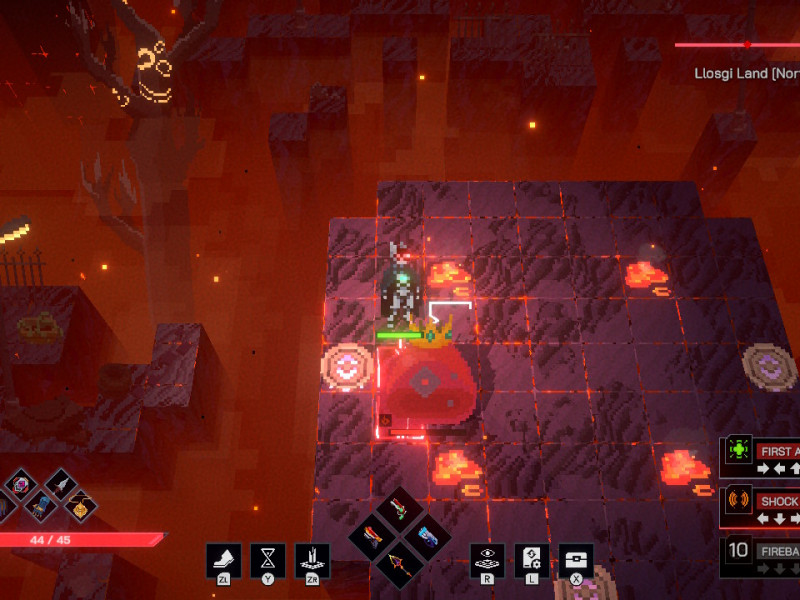This screenshot has height=600, width=800.
Task: Choose the red and orange weapon slot
Action: (372, 535)
